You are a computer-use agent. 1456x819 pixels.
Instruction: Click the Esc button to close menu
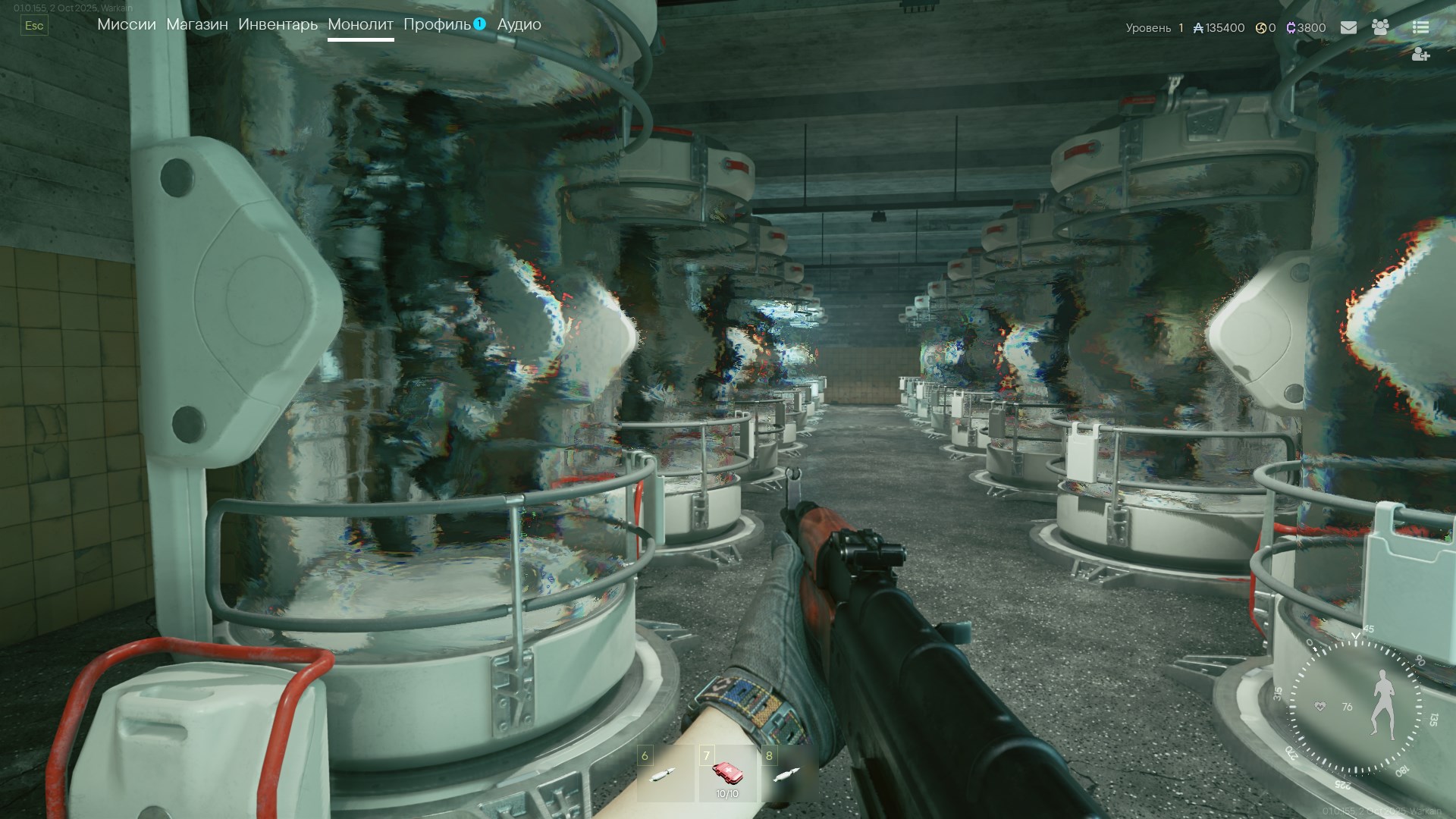[x=34, y=25]
